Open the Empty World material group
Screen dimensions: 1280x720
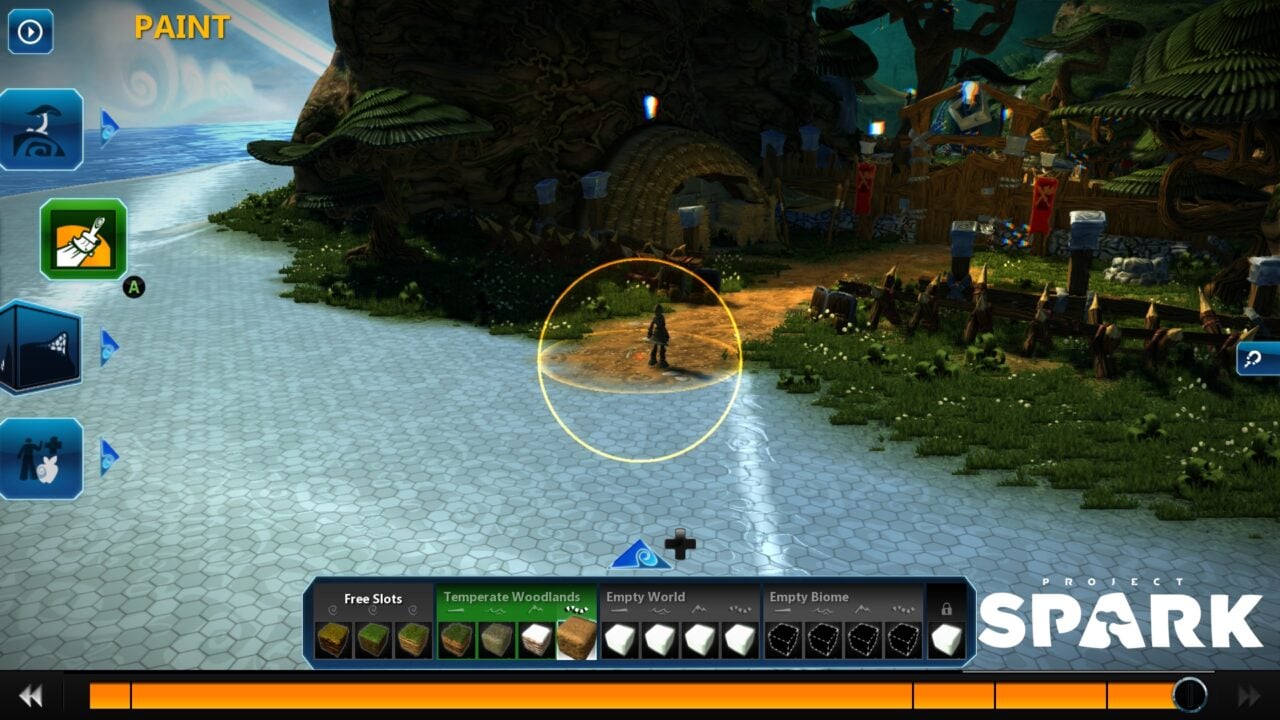[648, 597]
